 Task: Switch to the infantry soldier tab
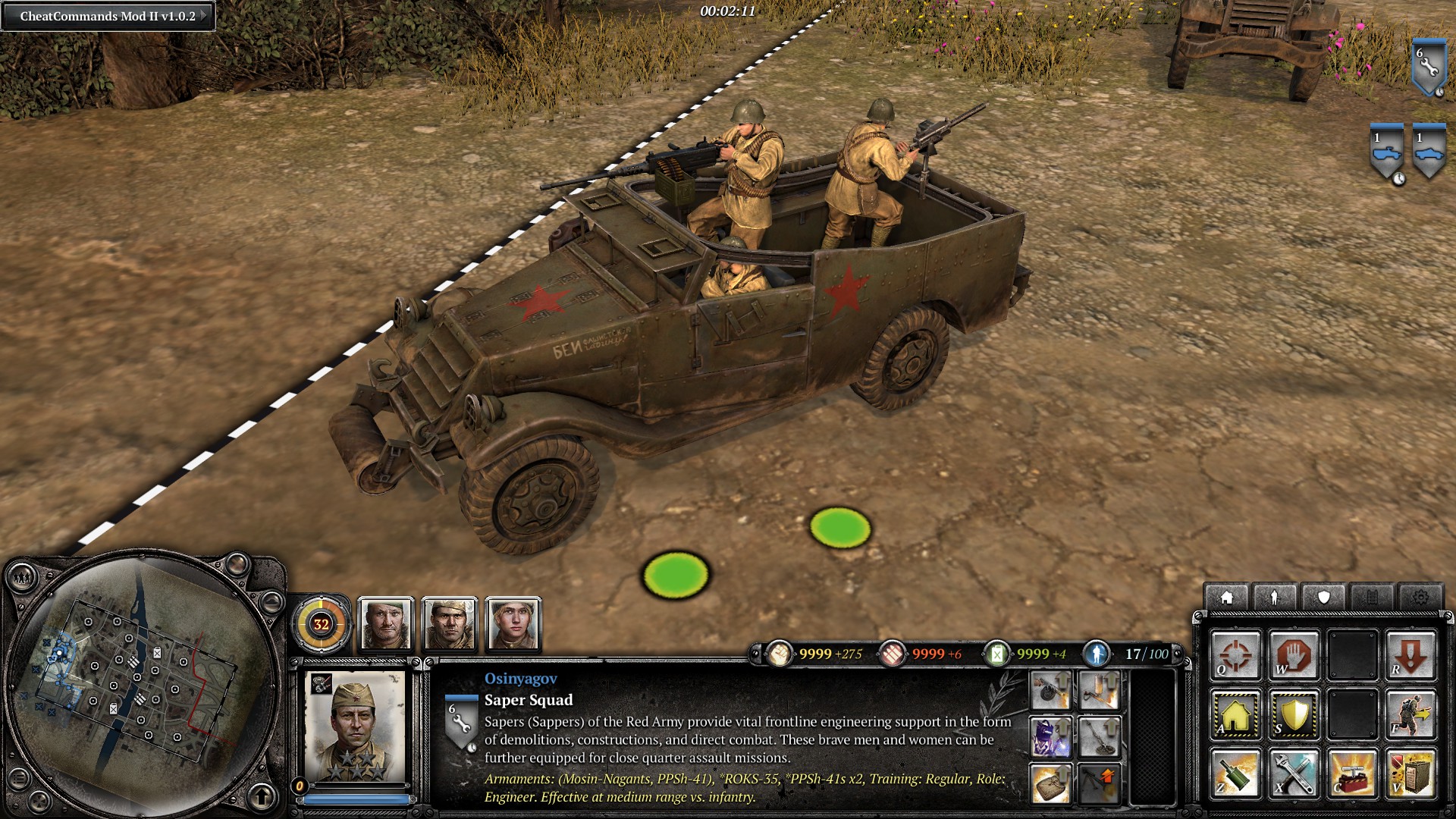(x=1275, y=598)
